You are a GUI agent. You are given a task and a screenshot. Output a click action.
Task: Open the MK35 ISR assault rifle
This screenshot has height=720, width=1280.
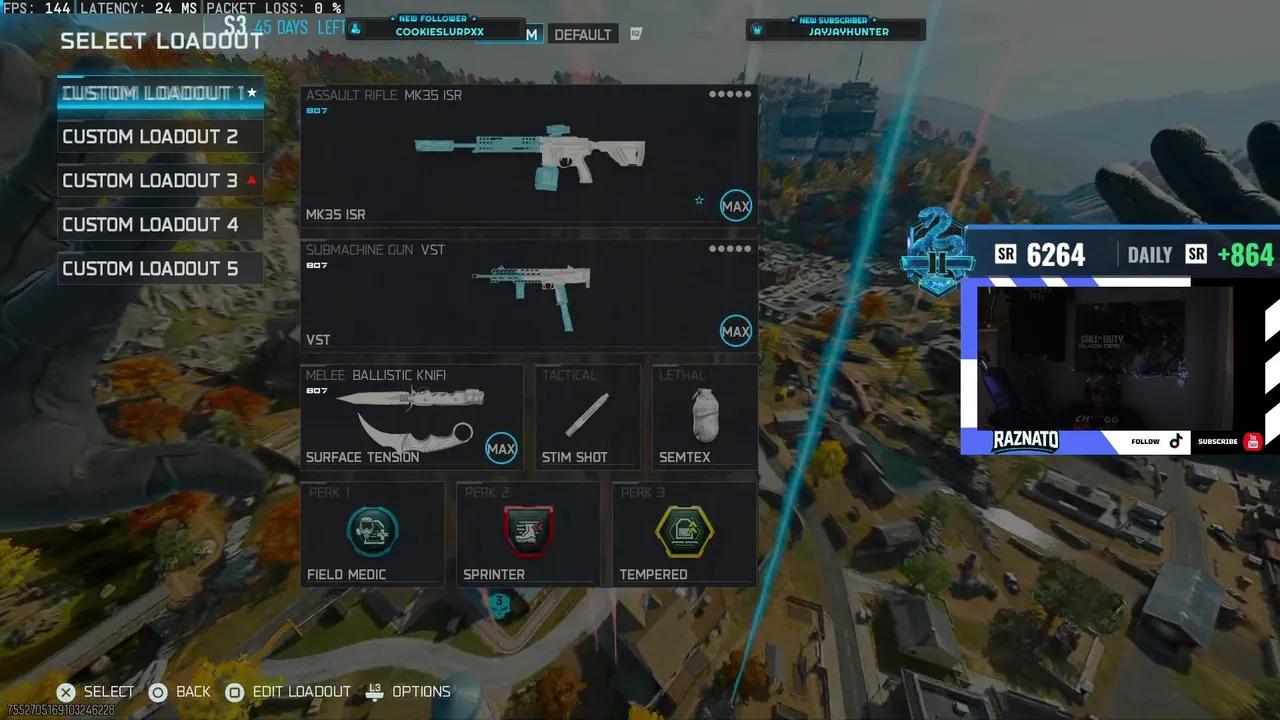point(528,155)
